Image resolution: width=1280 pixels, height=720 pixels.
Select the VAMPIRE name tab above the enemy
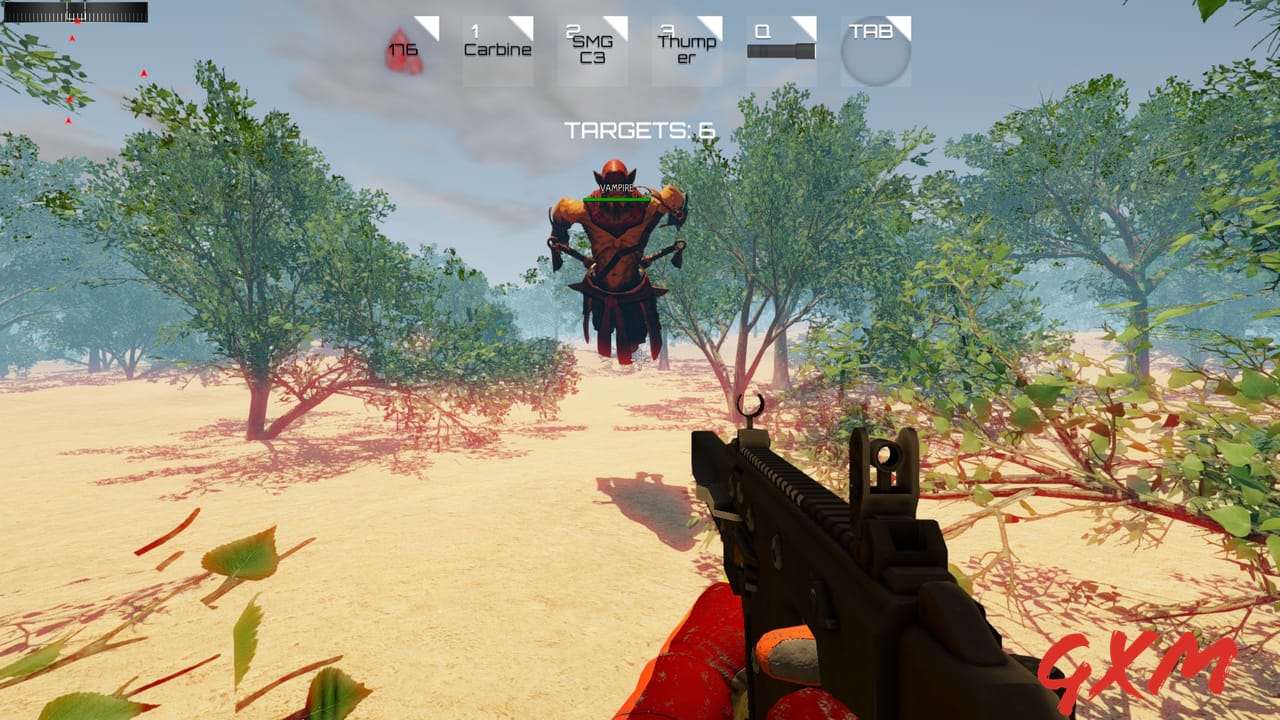coord(616,185)
